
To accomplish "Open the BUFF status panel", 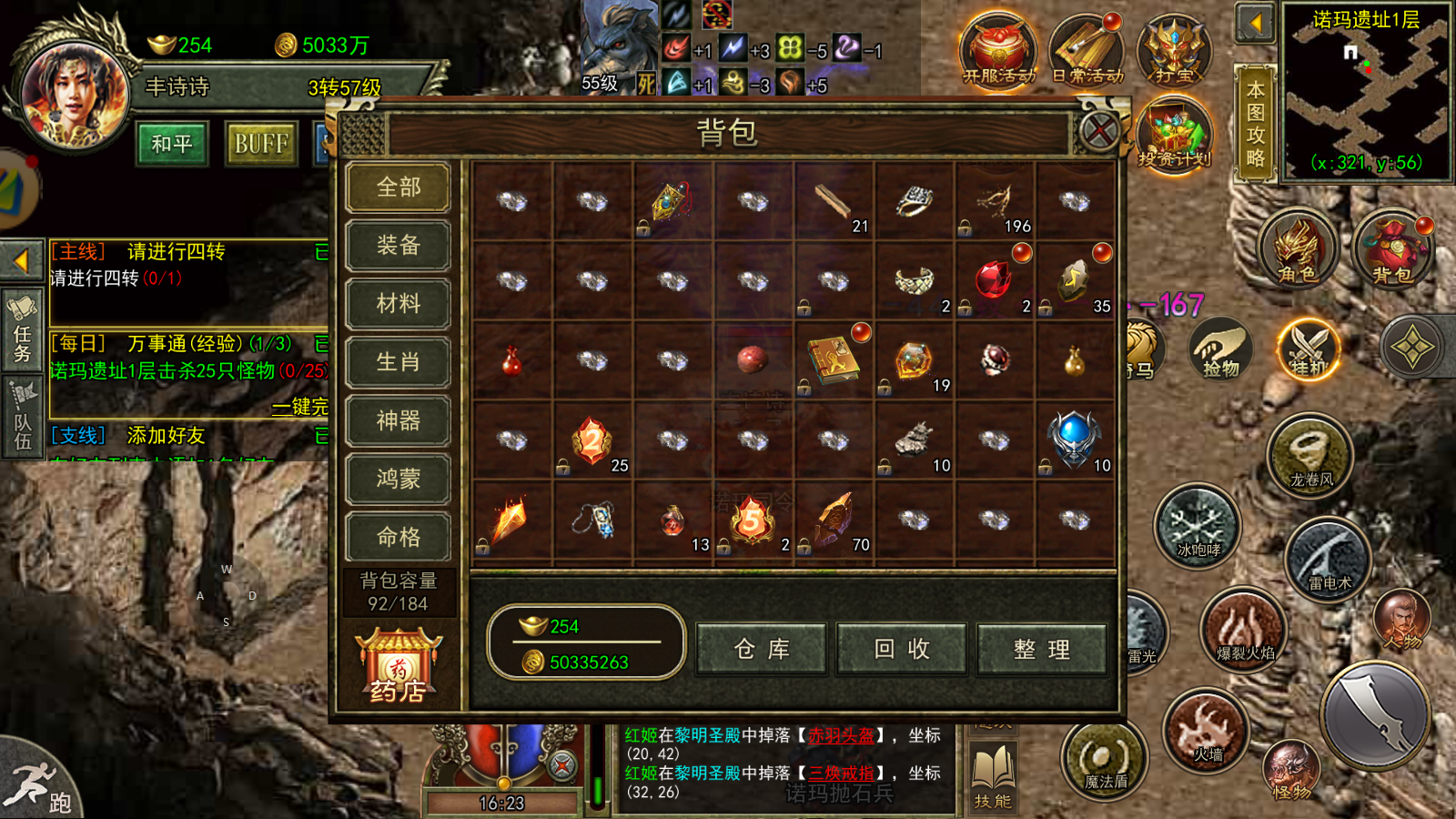I will point(261,144).
